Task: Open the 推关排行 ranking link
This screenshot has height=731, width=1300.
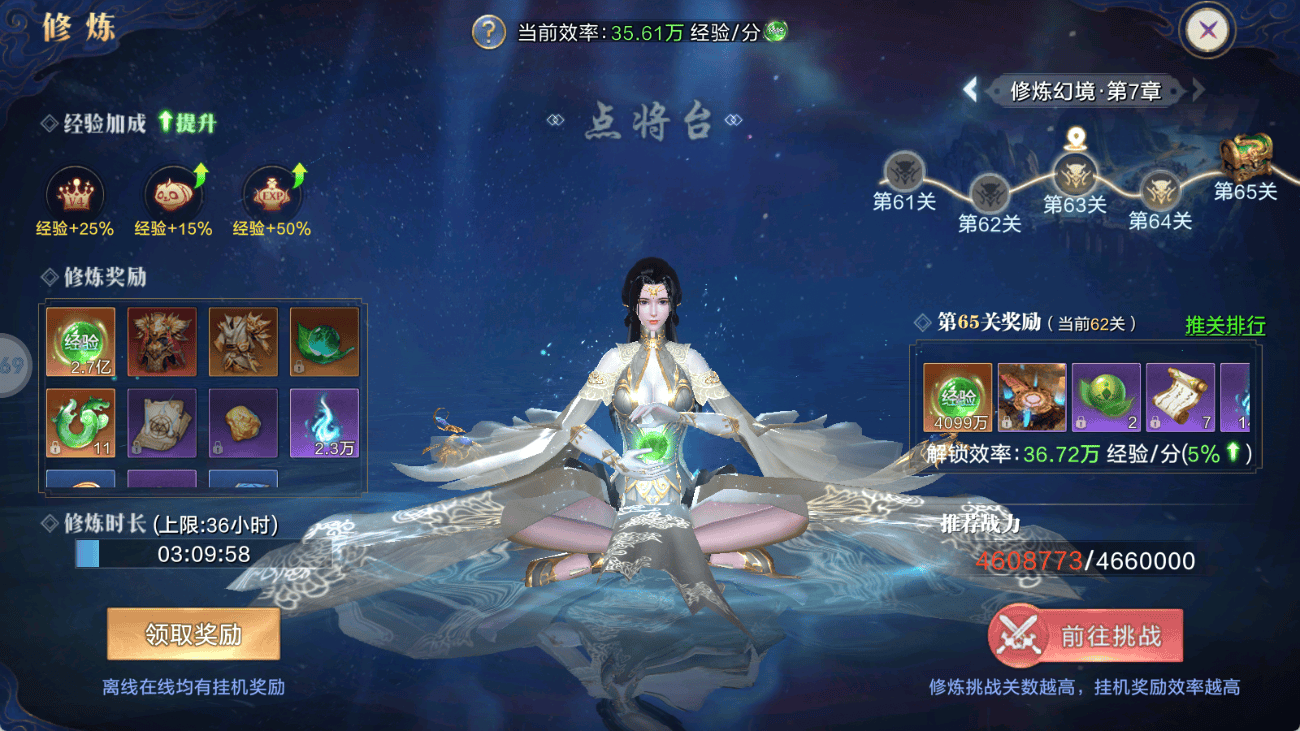Action: pos(1225,325)
